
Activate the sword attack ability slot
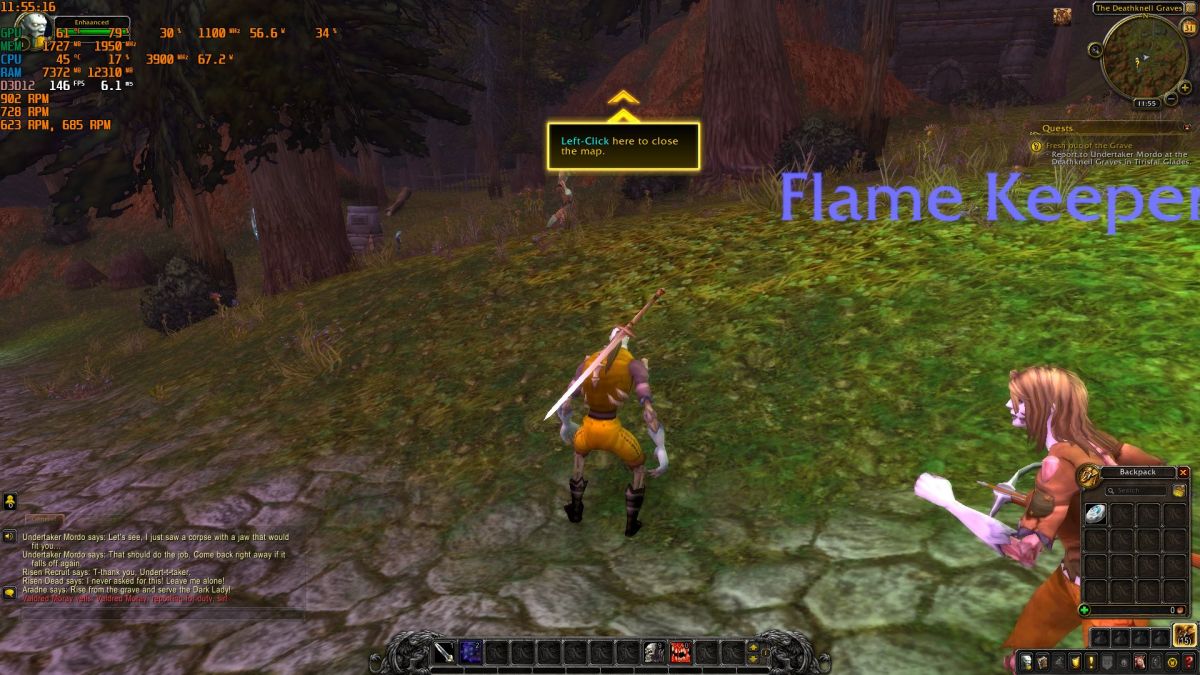coord(444,653)
